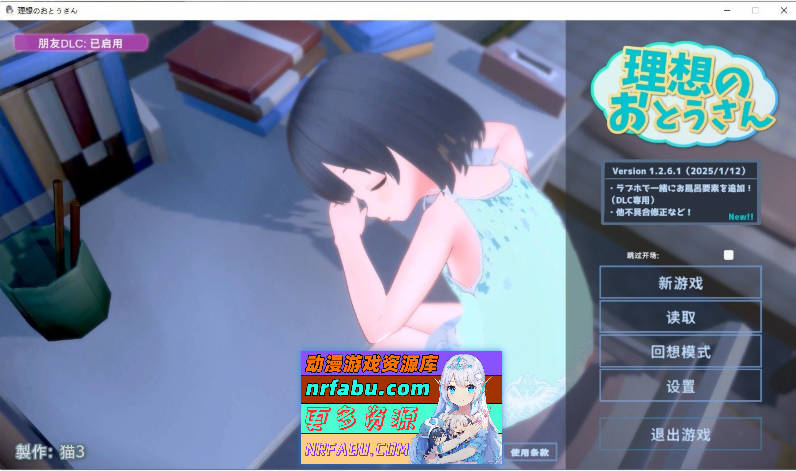Open recollection mode (回想模式)

pyautogui.click(x=680, y=351)
